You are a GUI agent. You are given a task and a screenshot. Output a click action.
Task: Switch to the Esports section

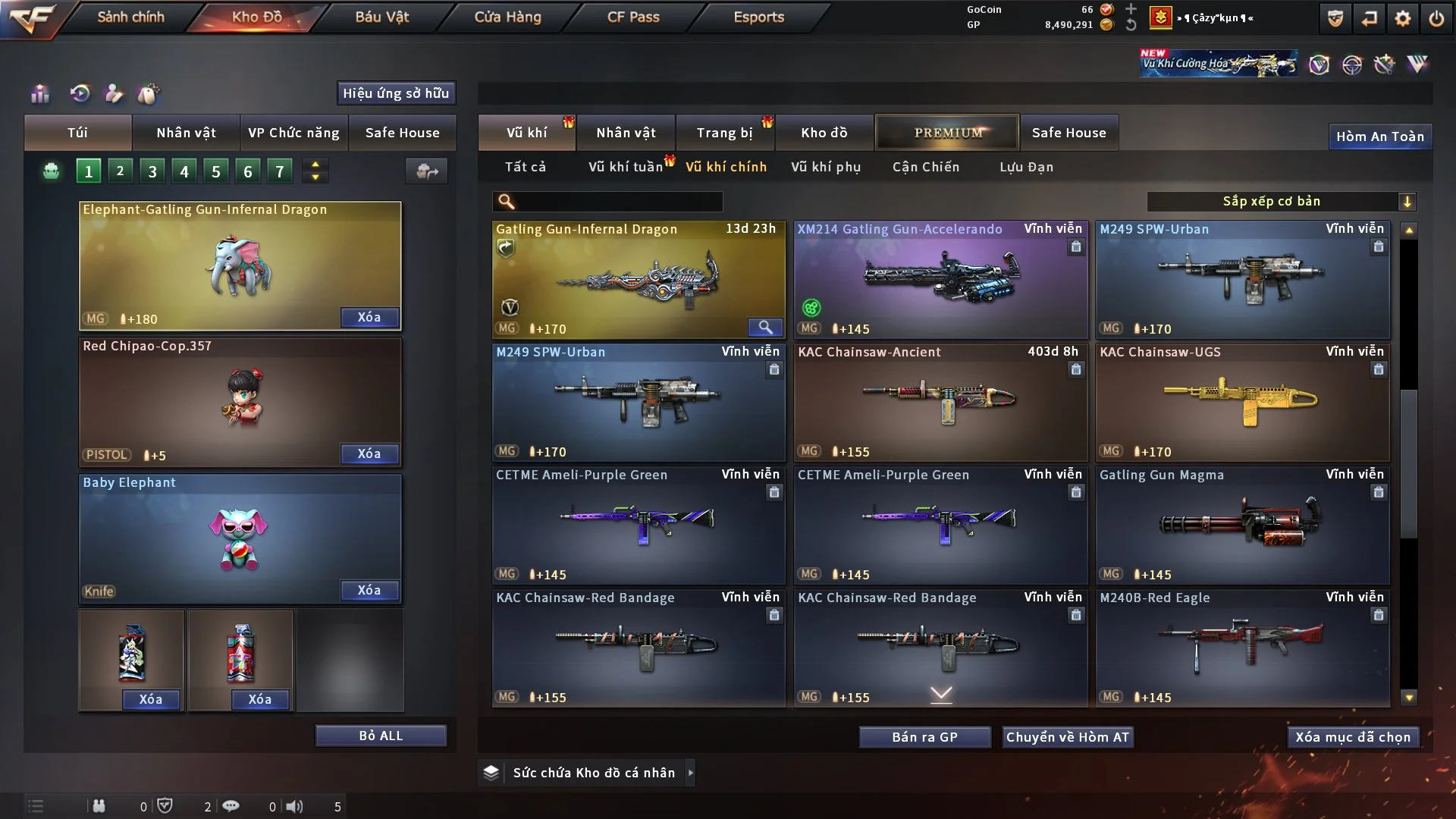758,17
